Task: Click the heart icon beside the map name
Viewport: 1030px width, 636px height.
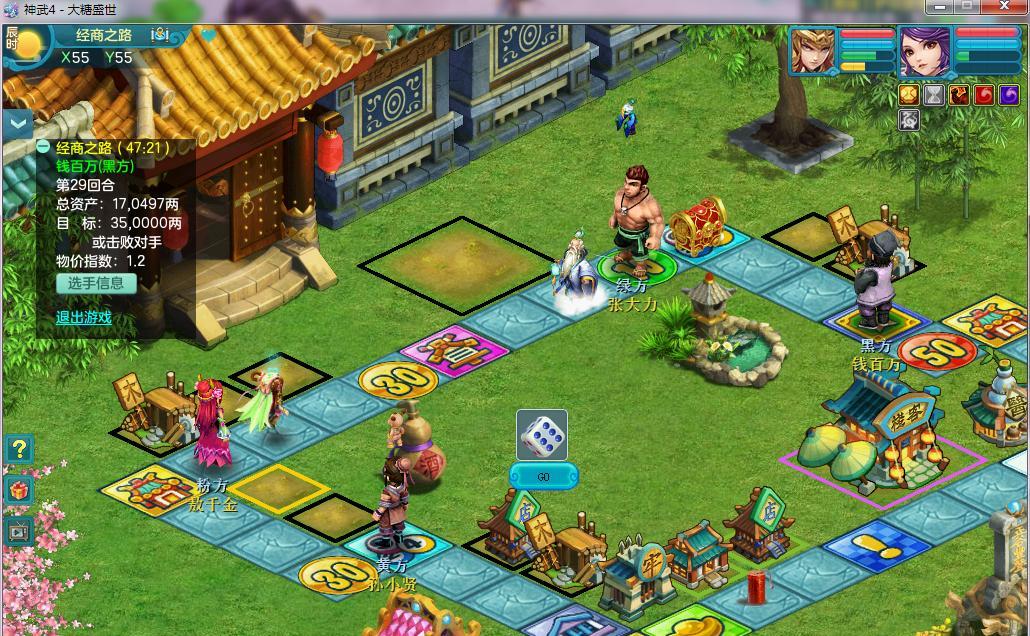Action: coord(208,35)
